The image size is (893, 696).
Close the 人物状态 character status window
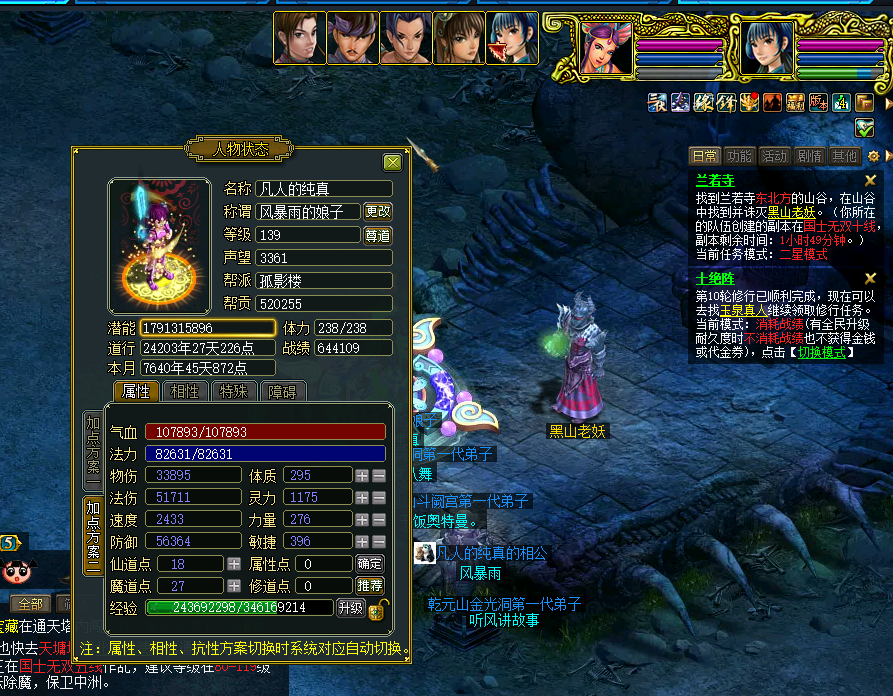(392, 162)
